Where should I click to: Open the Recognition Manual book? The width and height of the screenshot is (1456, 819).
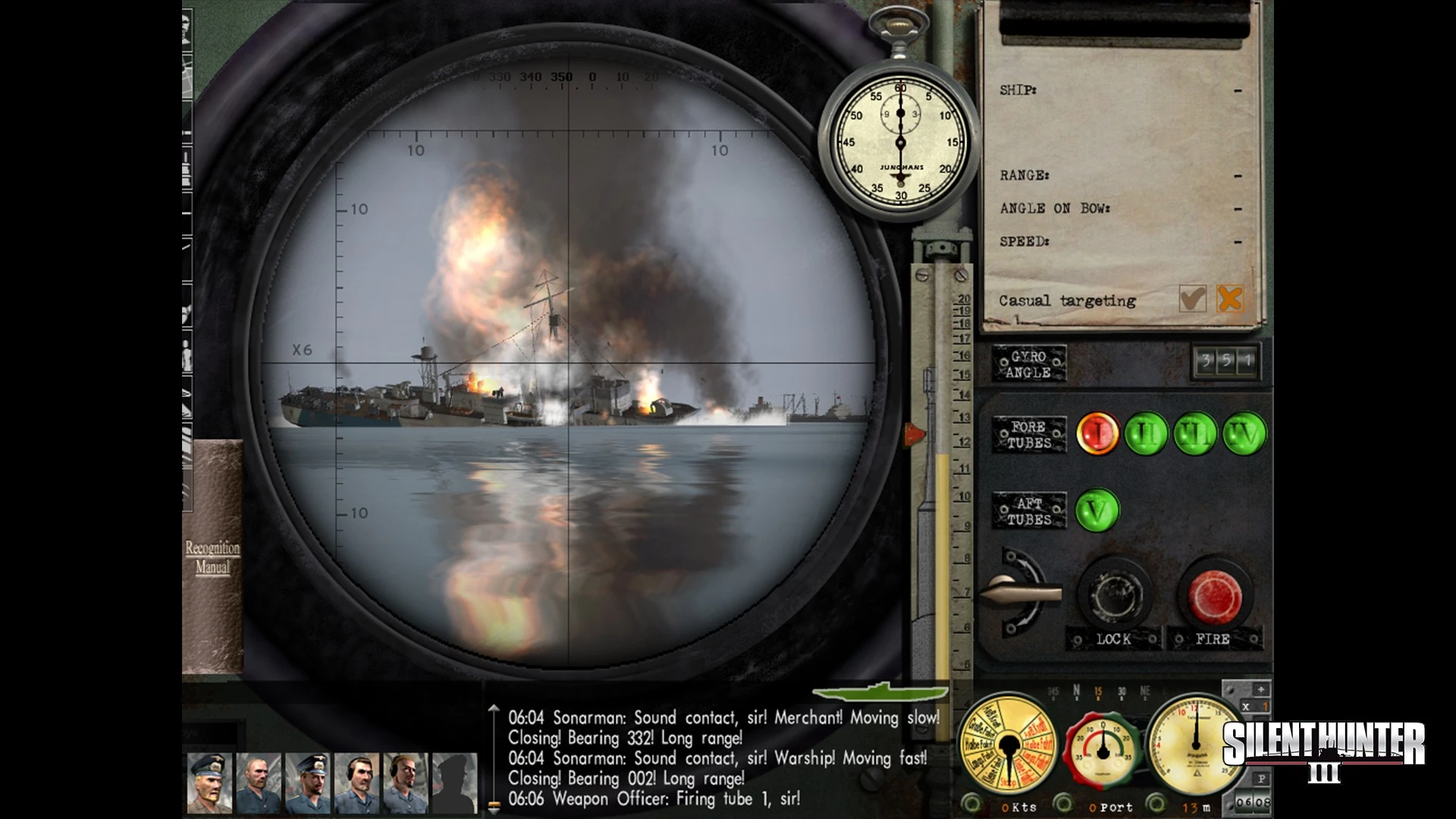pyautogui.click(x=212, y=557)
